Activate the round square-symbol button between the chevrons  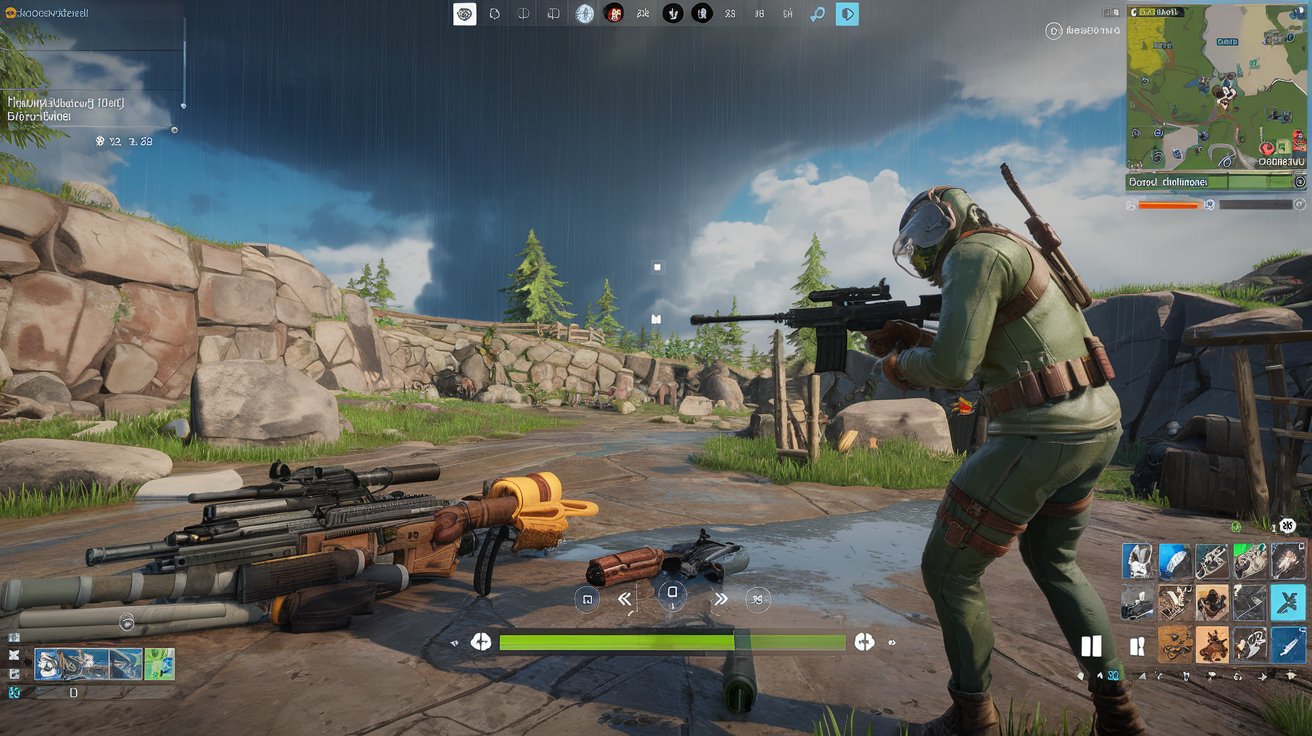coord(672,592)
